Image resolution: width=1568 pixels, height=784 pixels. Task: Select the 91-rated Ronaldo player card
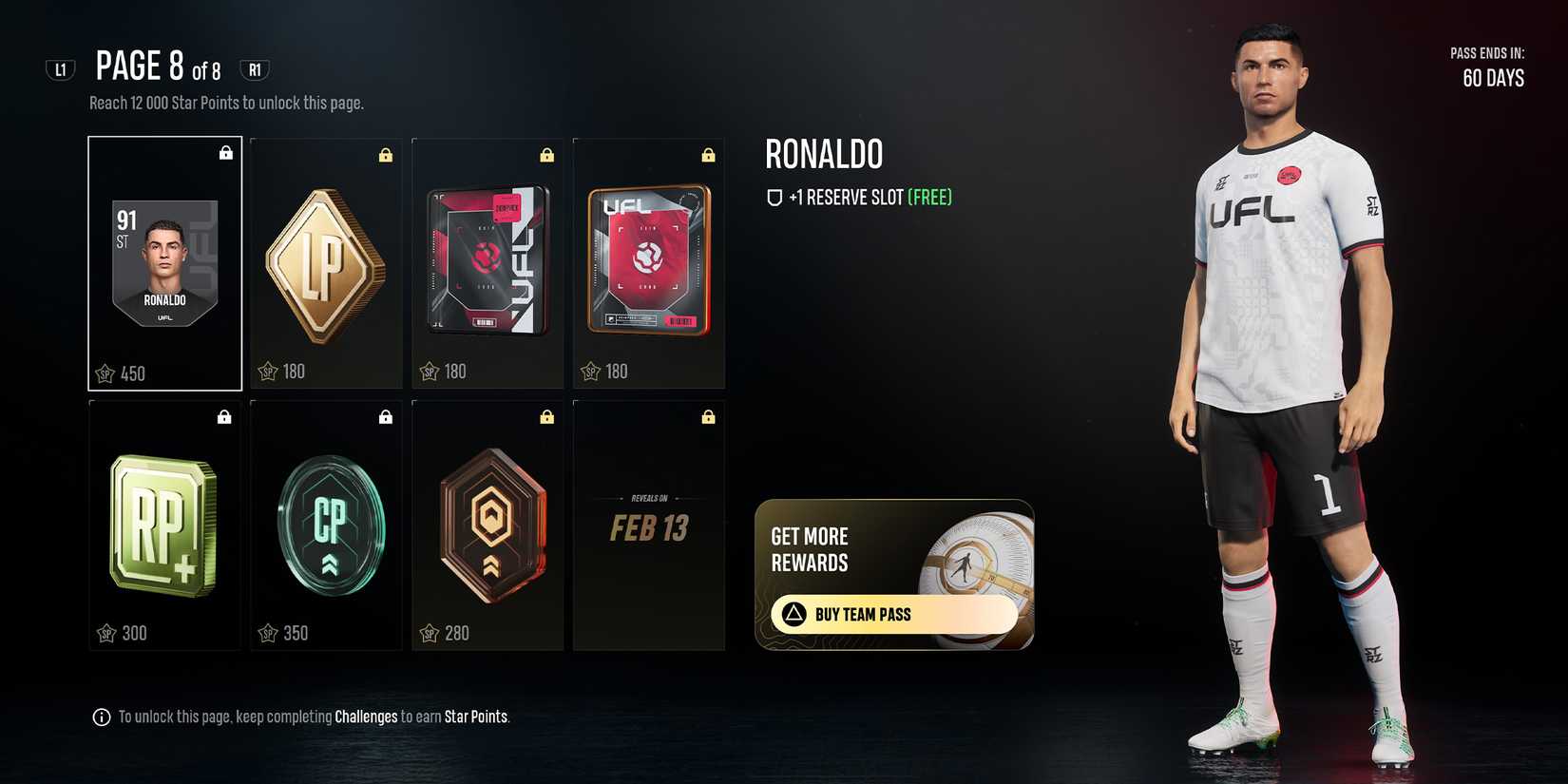(x=163, y=263)
